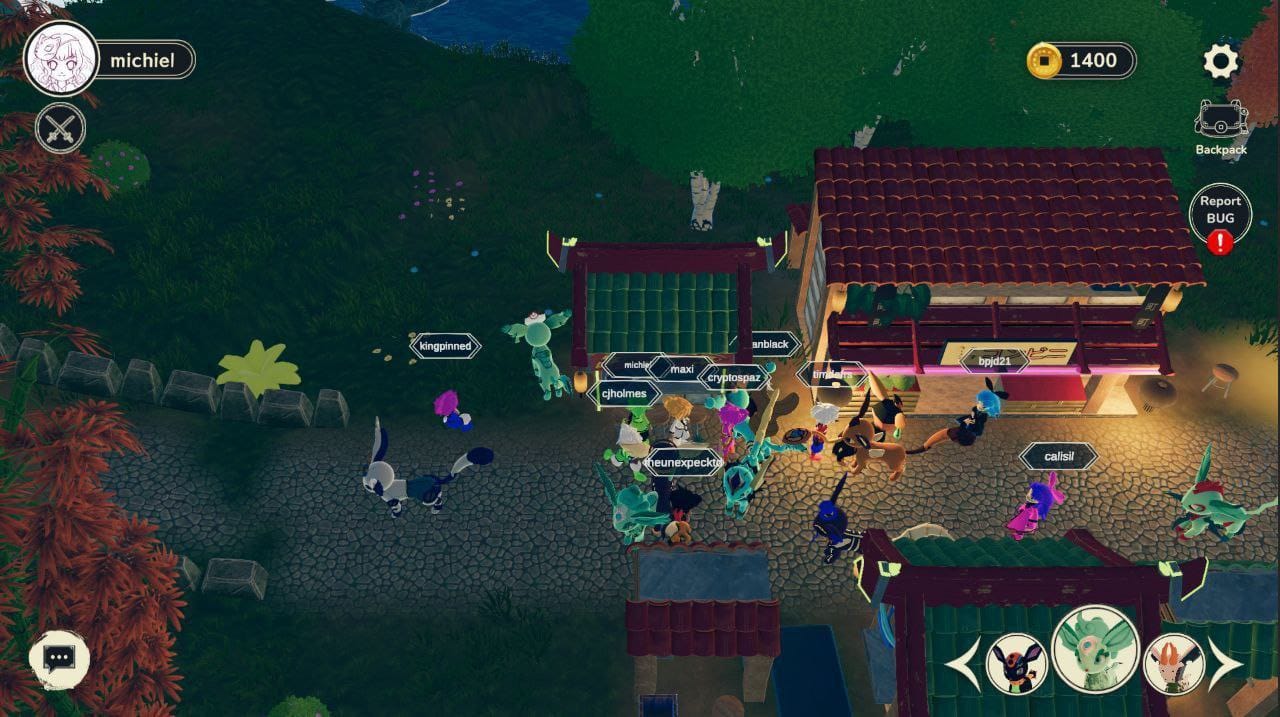Open the settings gear menu
The image size is (1280, 717).
click(x=1220, y=62)
